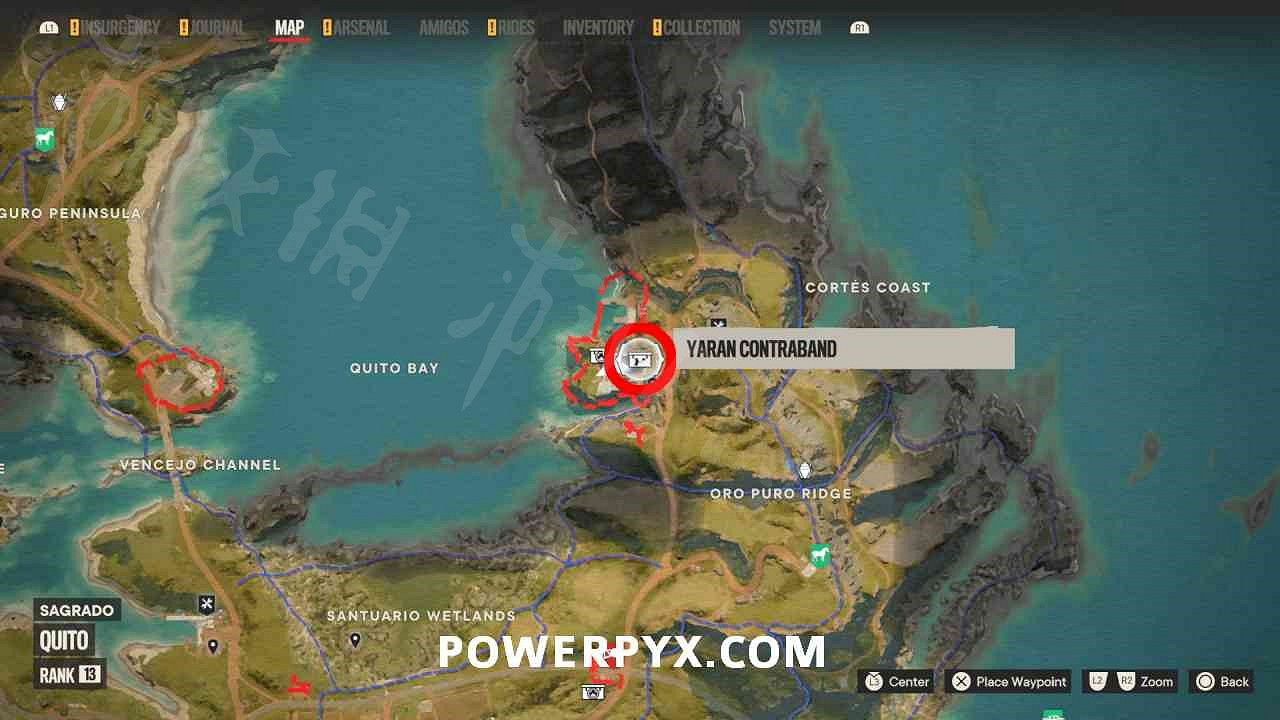Select the location pin icon below the hideout star
This screenshot has width=1280, height=720.
[212, 645]
